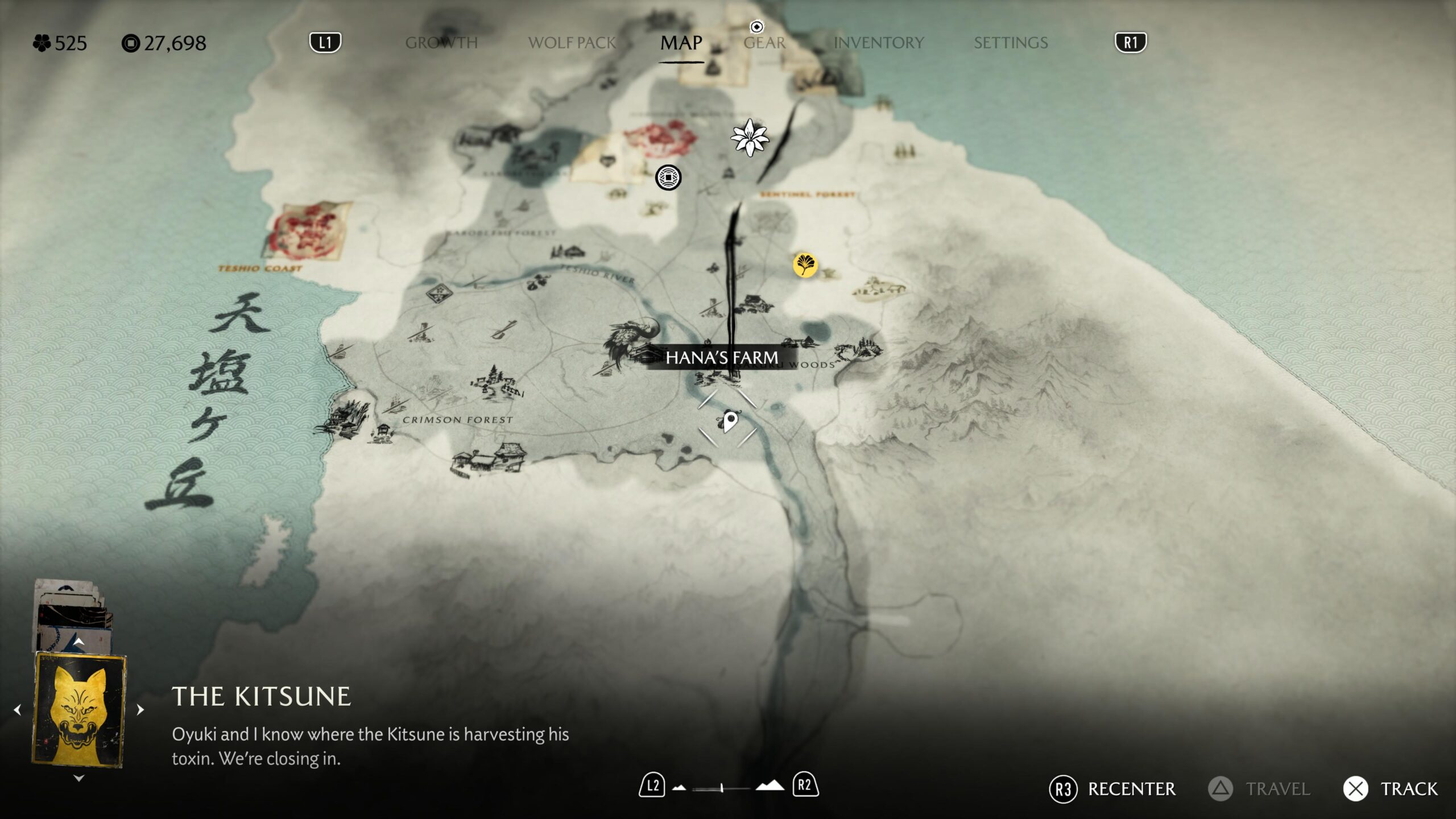Select the yellow ginkgo leaf marker
Viewport: 1456px width, 819px height.
(805, 264)
